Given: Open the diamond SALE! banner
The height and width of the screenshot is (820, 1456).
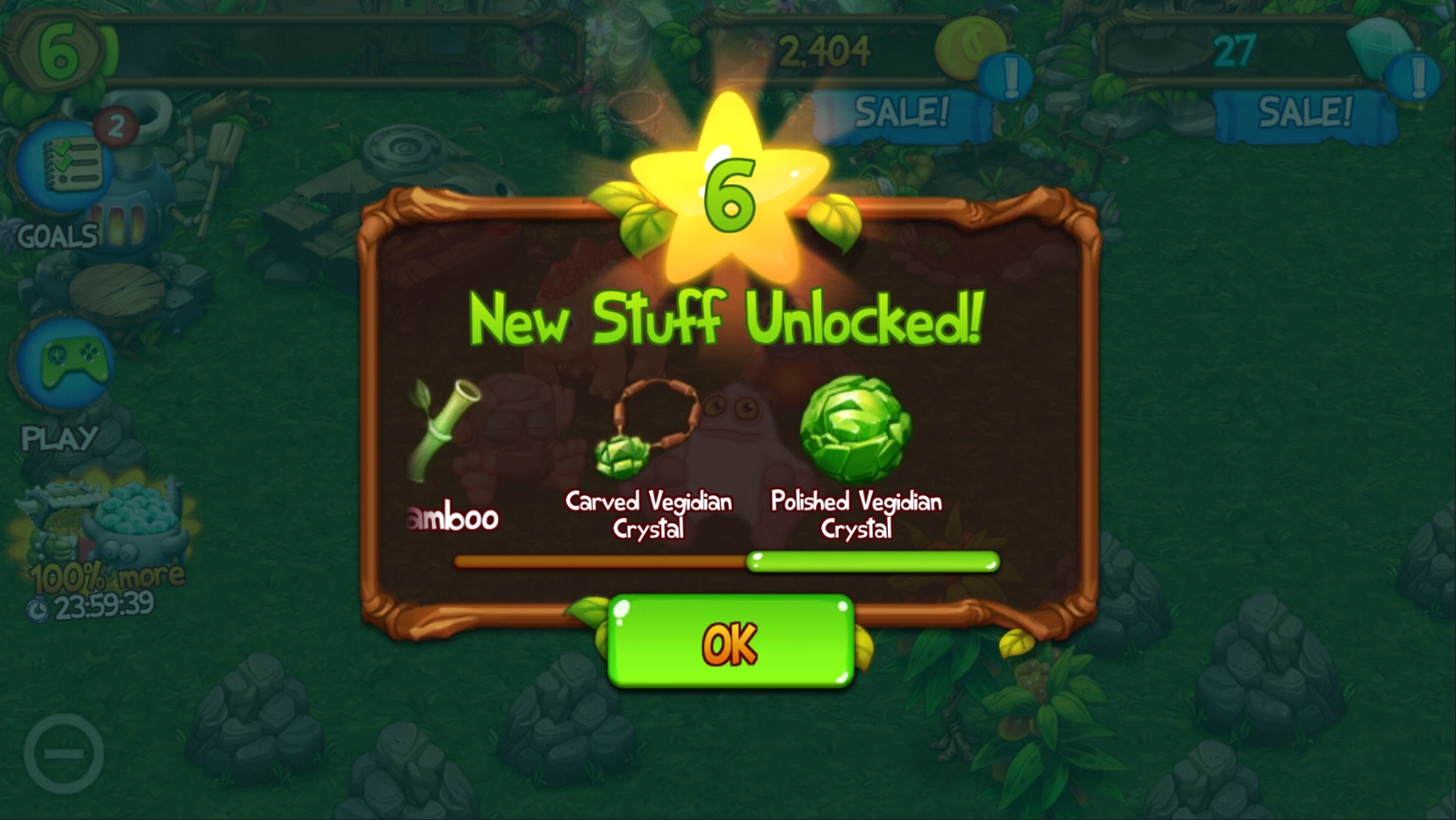Looking at the screenshot, I should (x=1304, y=112).
